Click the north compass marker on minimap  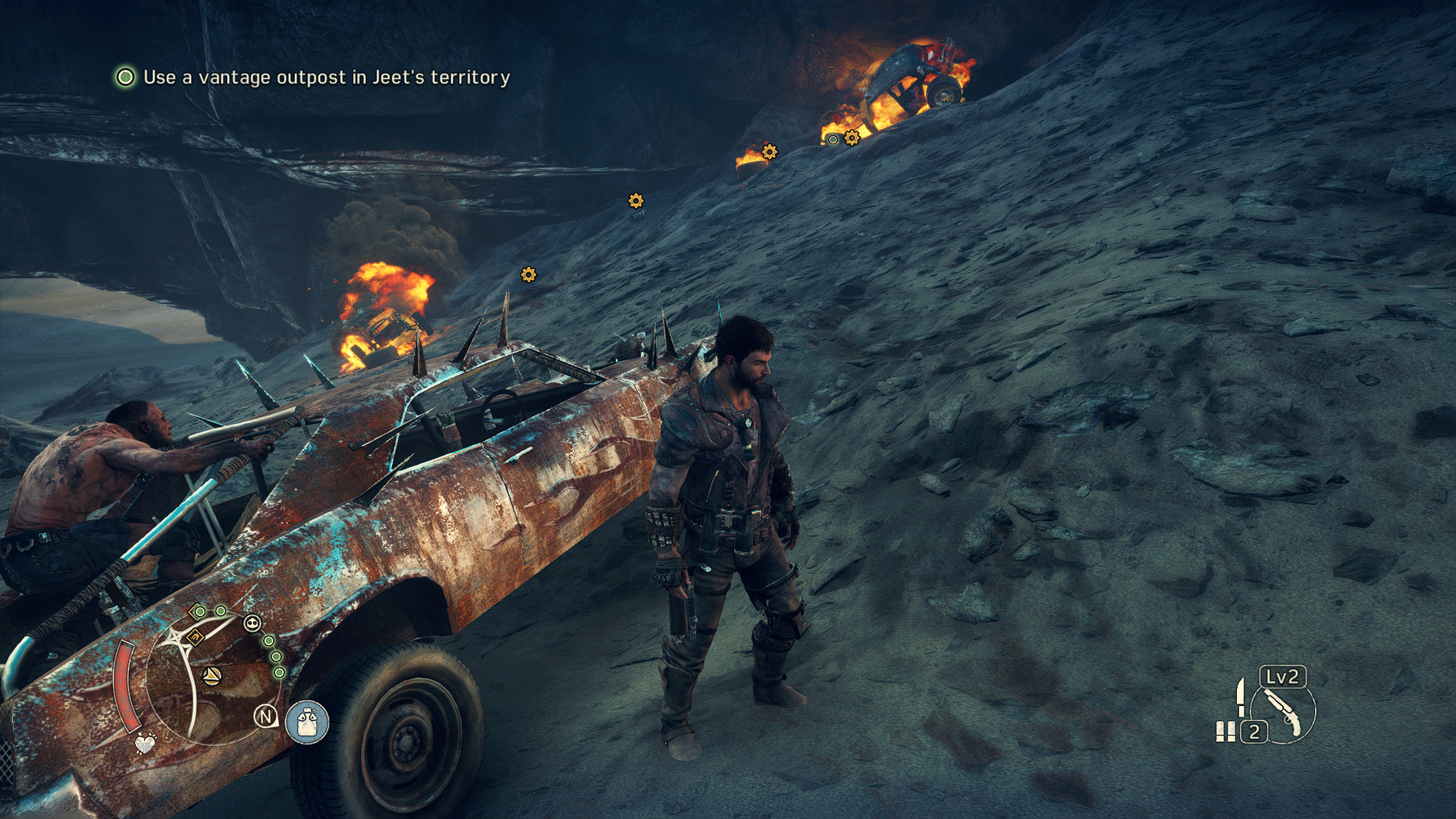coord(265,716)
